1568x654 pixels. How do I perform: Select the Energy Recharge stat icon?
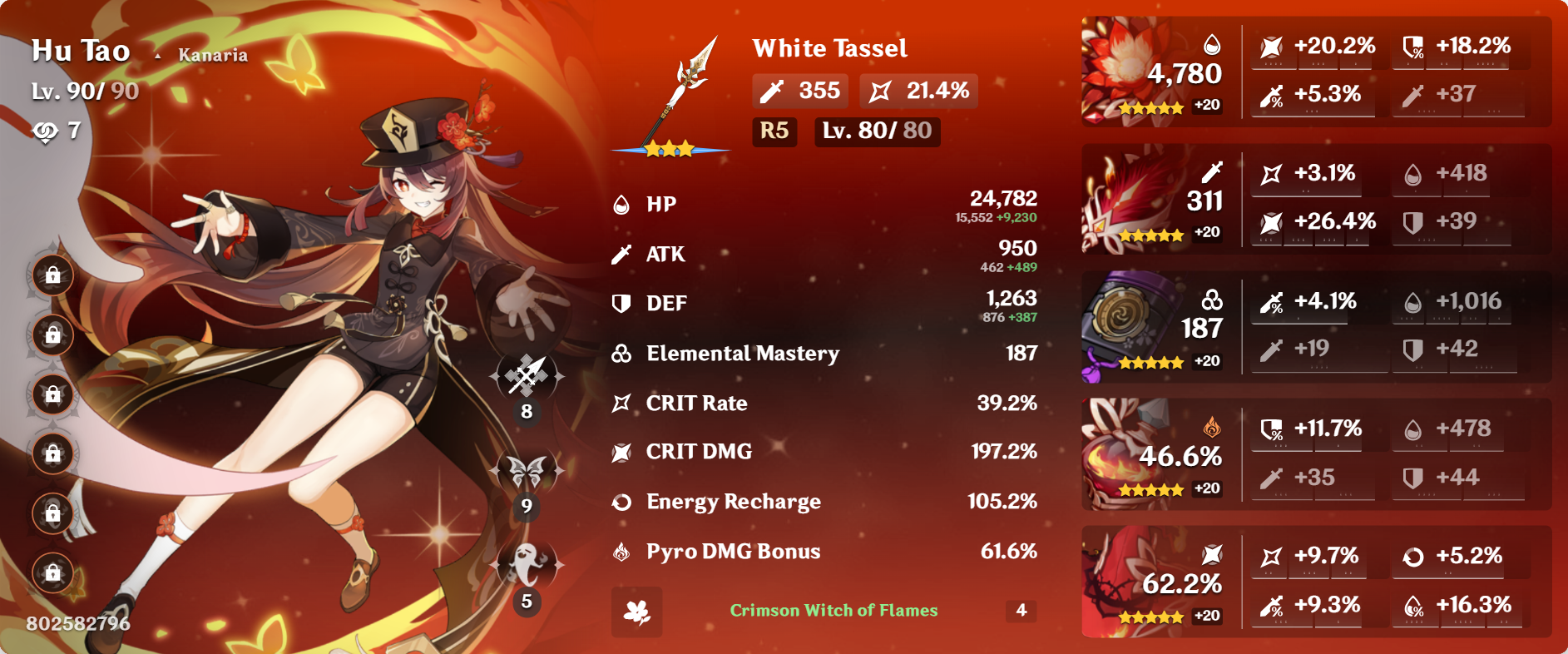[620, 501]
